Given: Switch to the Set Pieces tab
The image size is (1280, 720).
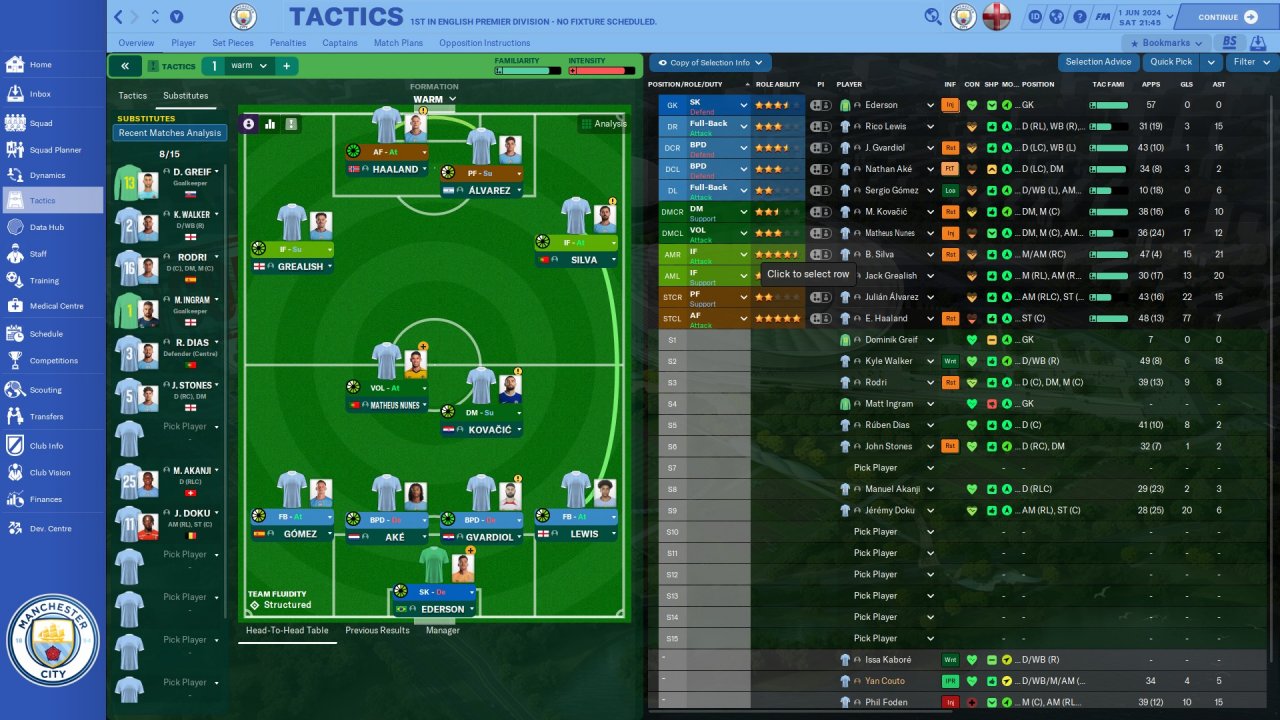Looking at the screenshot, I should click(x=233, y=43).
